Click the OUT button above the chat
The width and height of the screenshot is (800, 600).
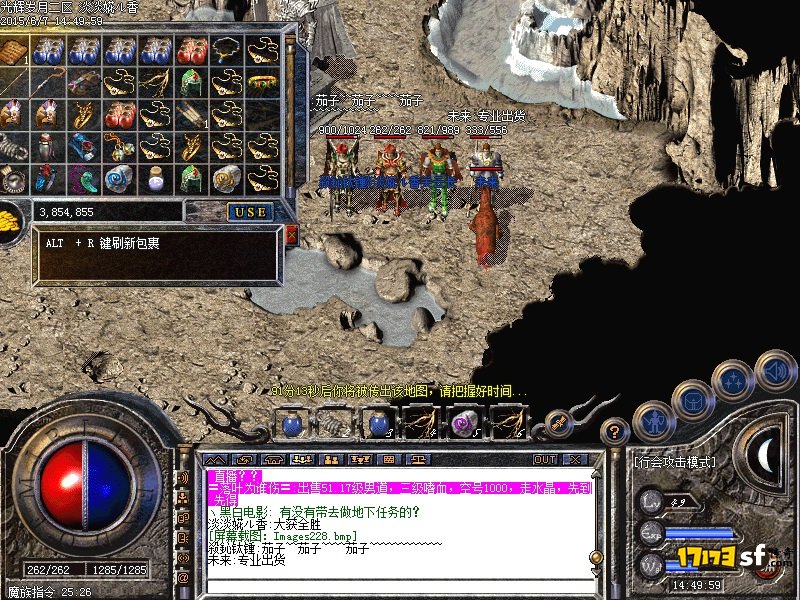544,460
